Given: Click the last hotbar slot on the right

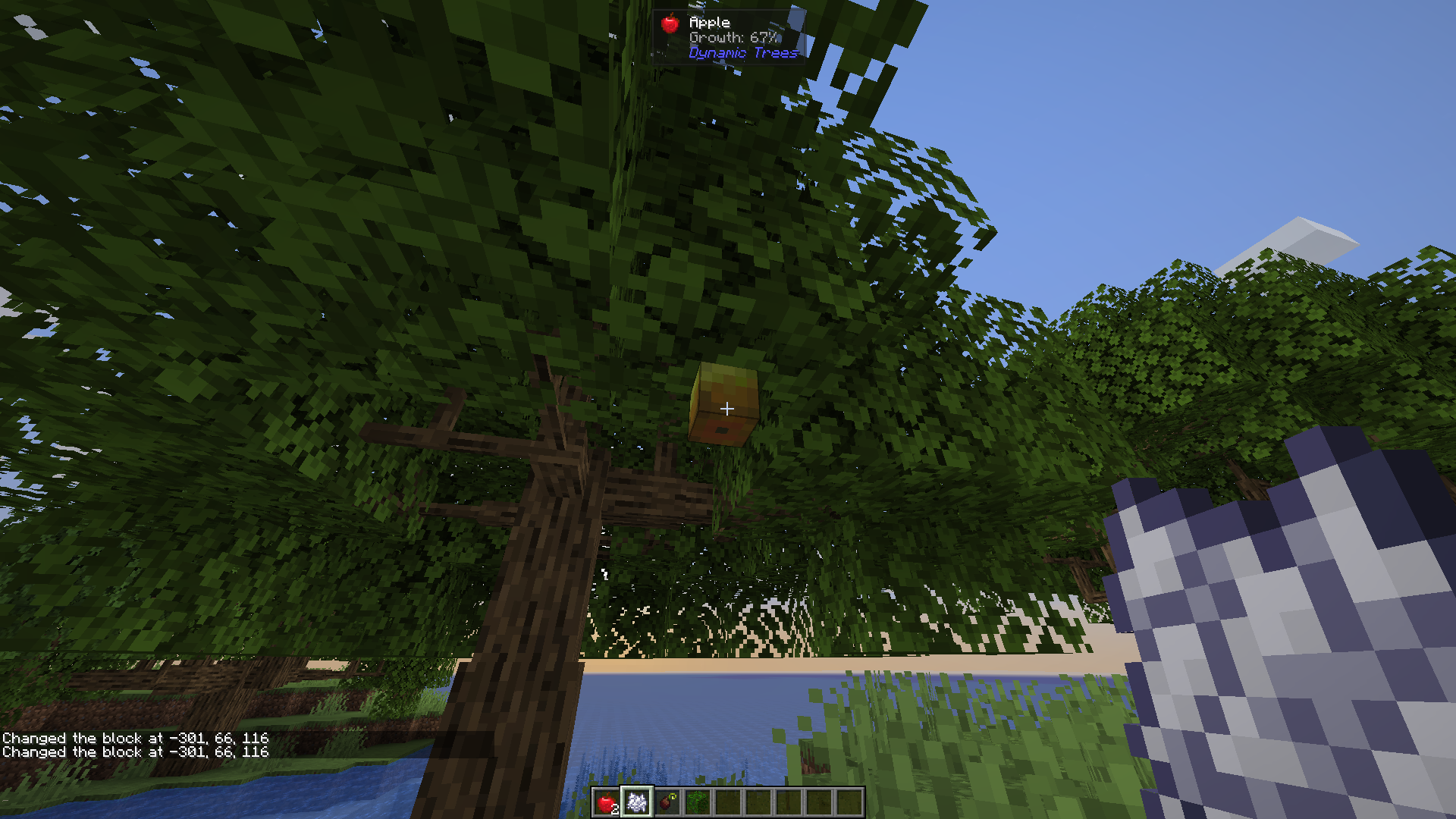Looking at the screenshot, I should coord(851,802).
